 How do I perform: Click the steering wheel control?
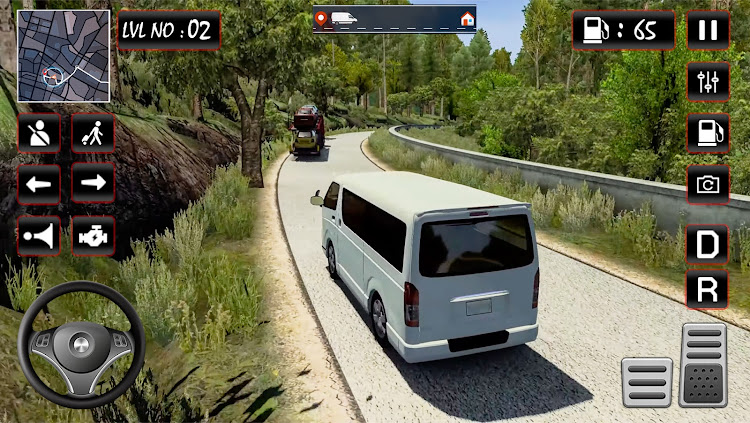coord(81,345)
